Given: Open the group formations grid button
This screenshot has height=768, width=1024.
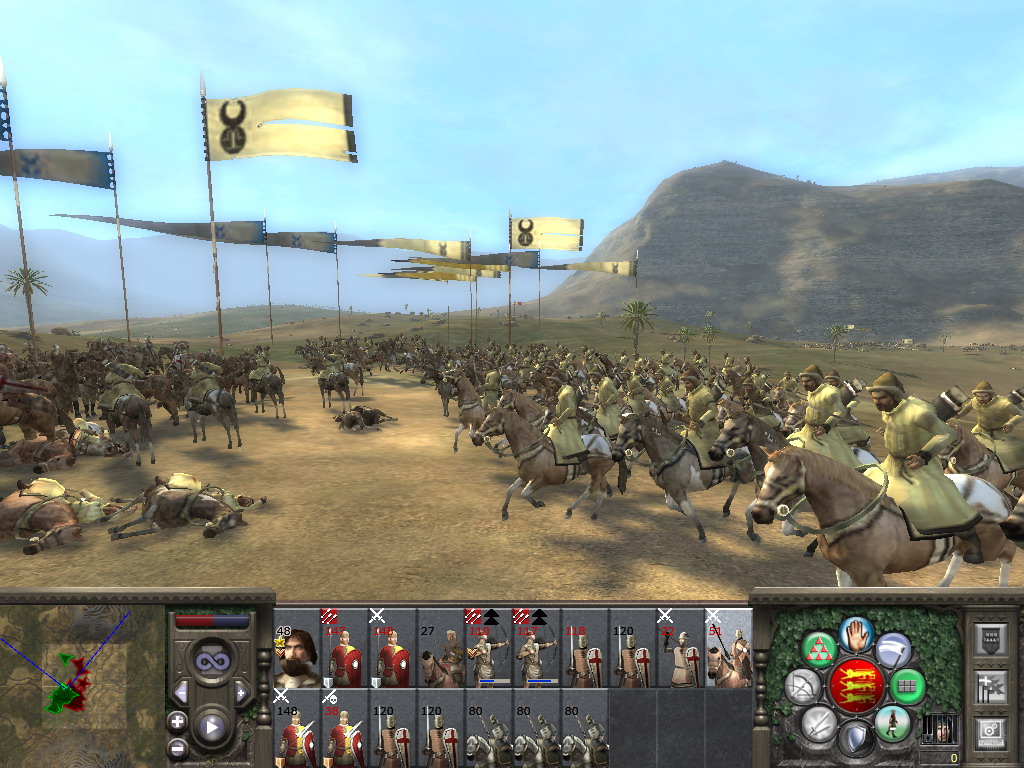Looking at the screenshot, I should tap(908, 686).
